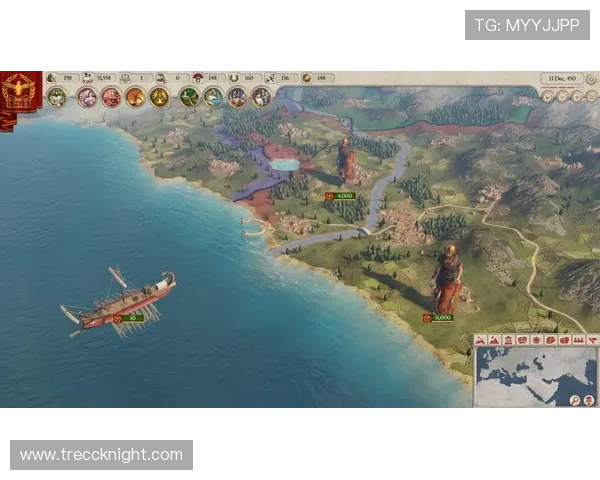Click the portrait head button on minimap

[x=589, y=400]
